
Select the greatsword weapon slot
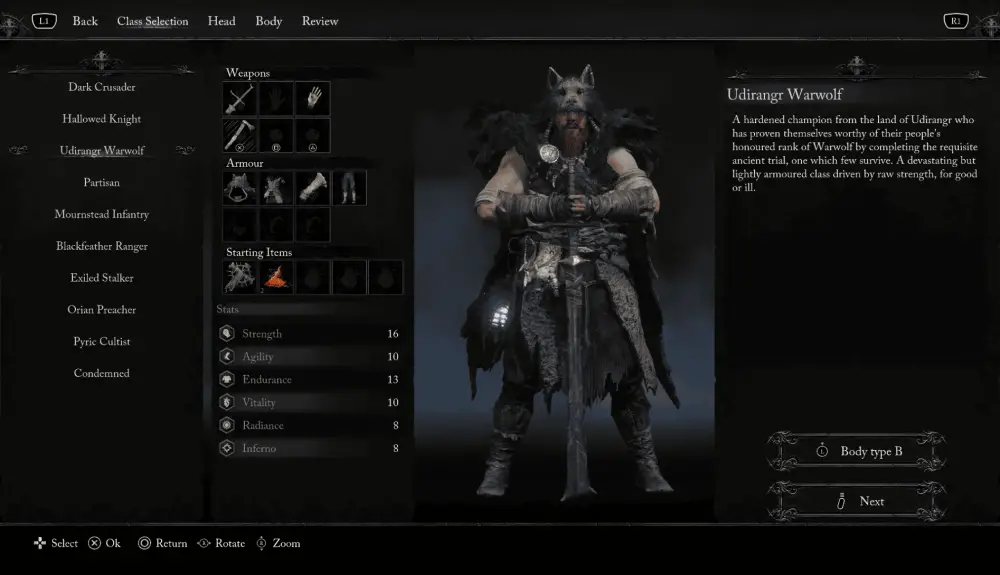point(240,99)
